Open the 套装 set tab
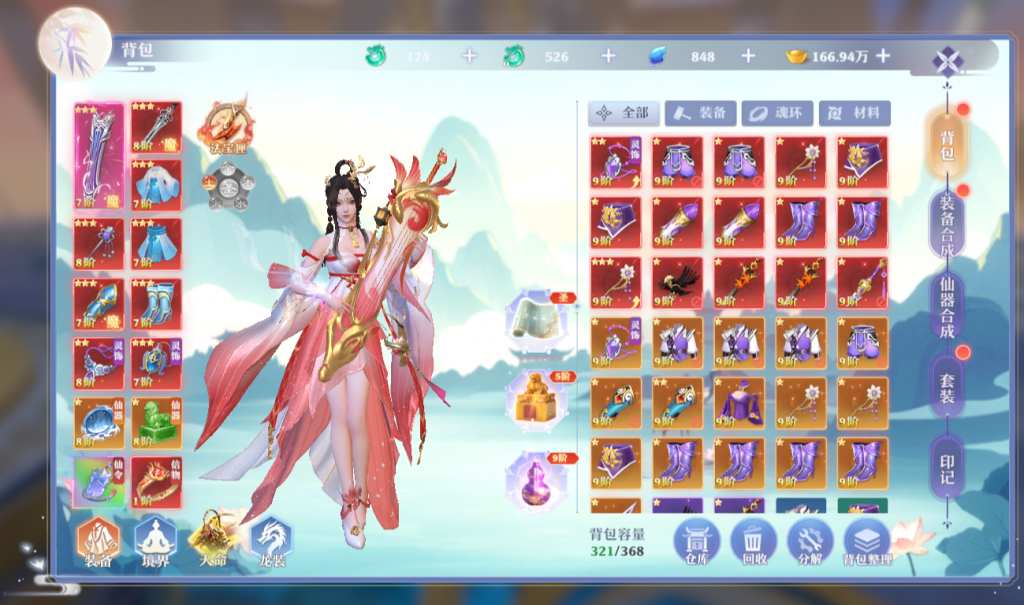This screenshot has height=605, width=1024. pos(946,386)
